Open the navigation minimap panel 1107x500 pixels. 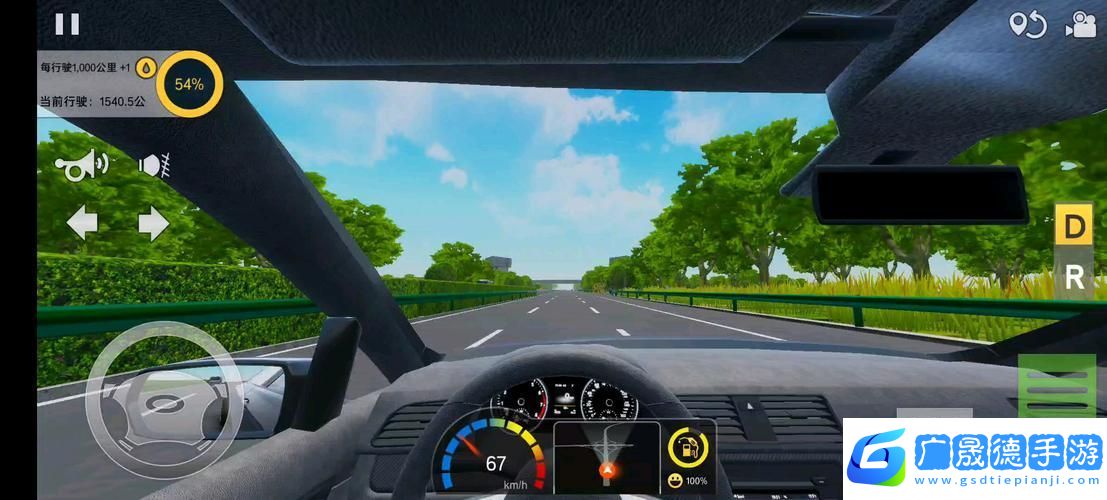606,455
